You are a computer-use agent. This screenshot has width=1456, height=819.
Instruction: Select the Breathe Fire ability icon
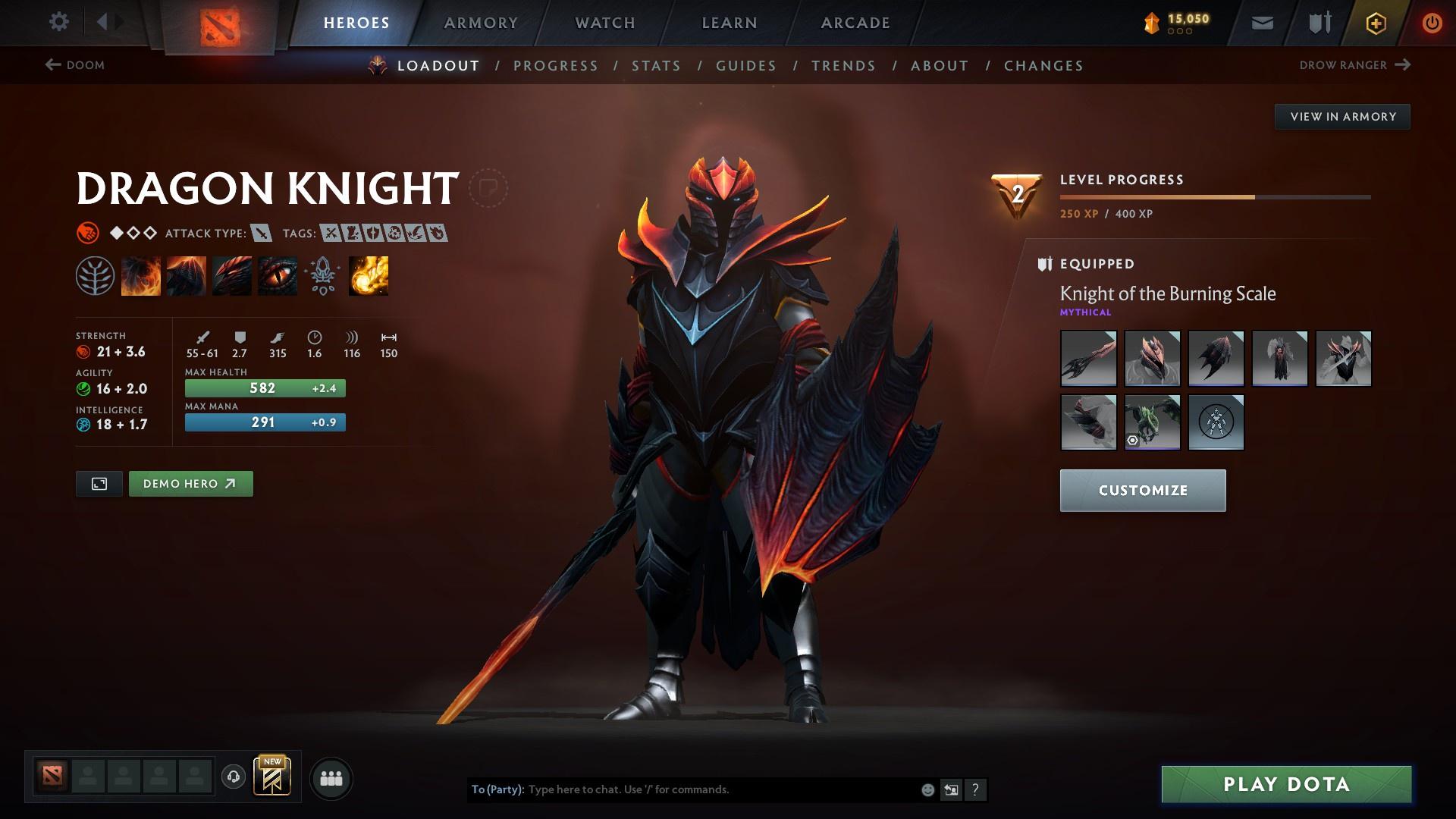tap(140, 275)
